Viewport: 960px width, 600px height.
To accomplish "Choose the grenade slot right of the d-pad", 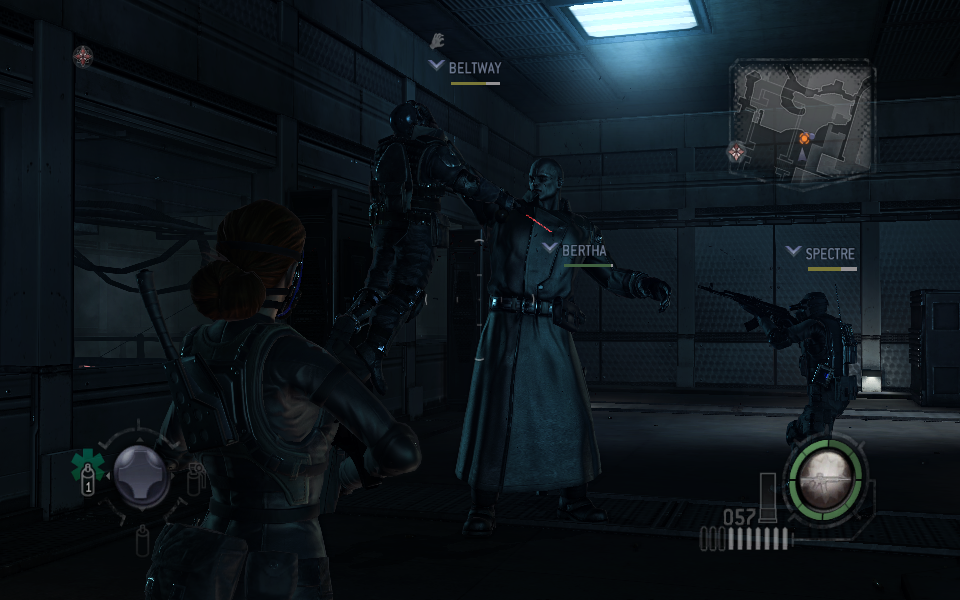I will pos(194,477).
